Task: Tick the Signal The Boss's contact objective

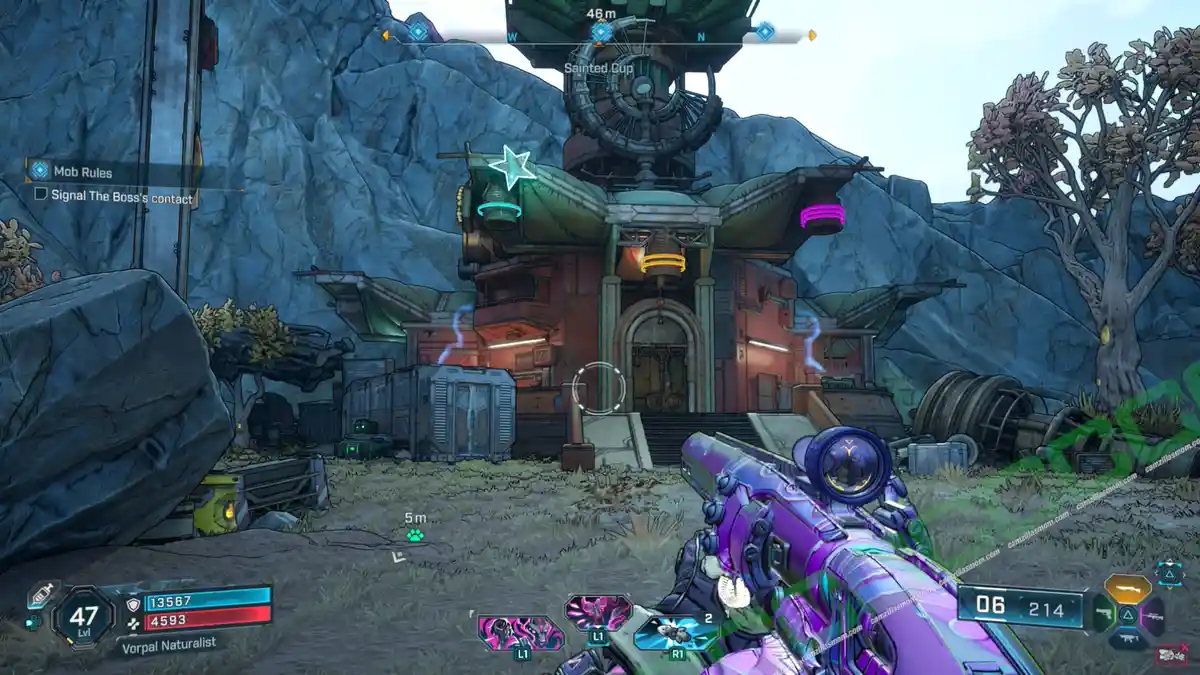Action: (41, 195)
